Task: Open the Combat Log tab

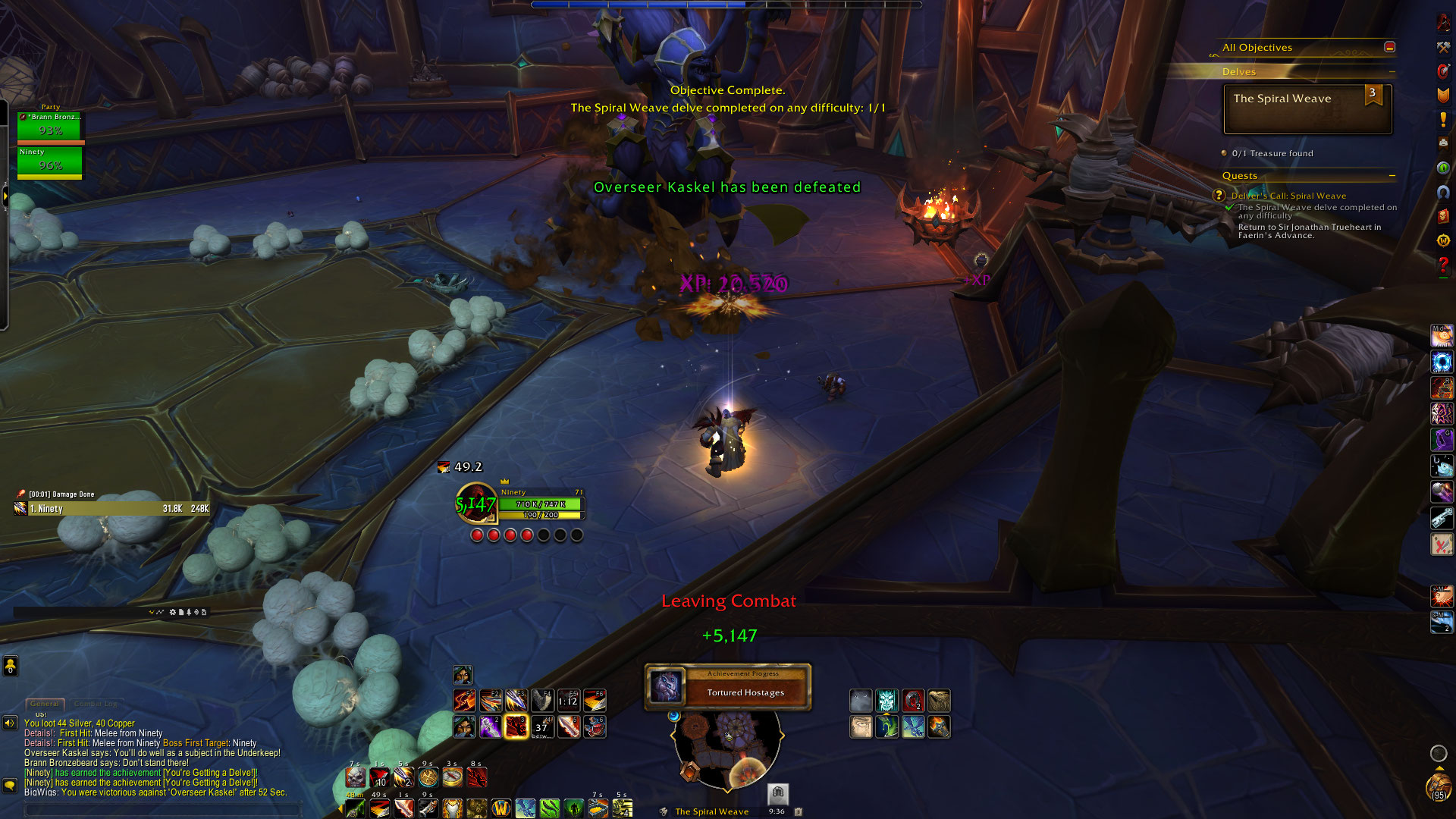Action: click(x=96, y=704)
